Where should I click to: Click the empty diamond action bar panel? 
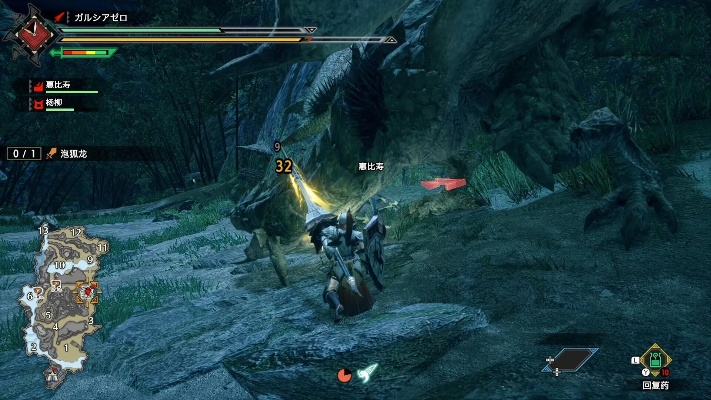pyautogui.click(x=570, y=360)
